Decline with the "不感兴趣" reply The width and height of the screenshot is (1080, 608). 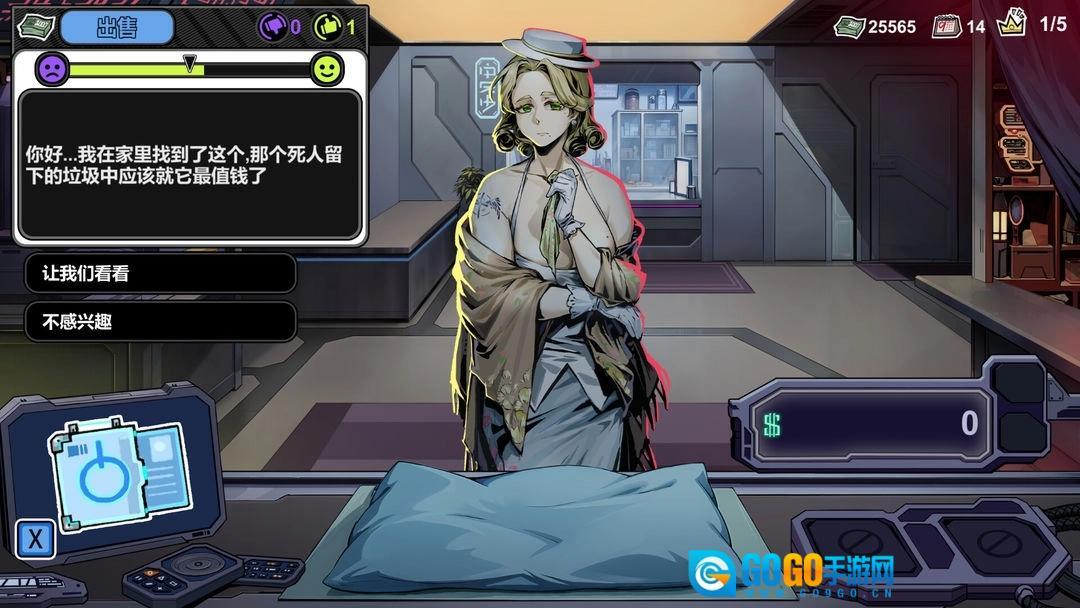(x=160, y=321)
